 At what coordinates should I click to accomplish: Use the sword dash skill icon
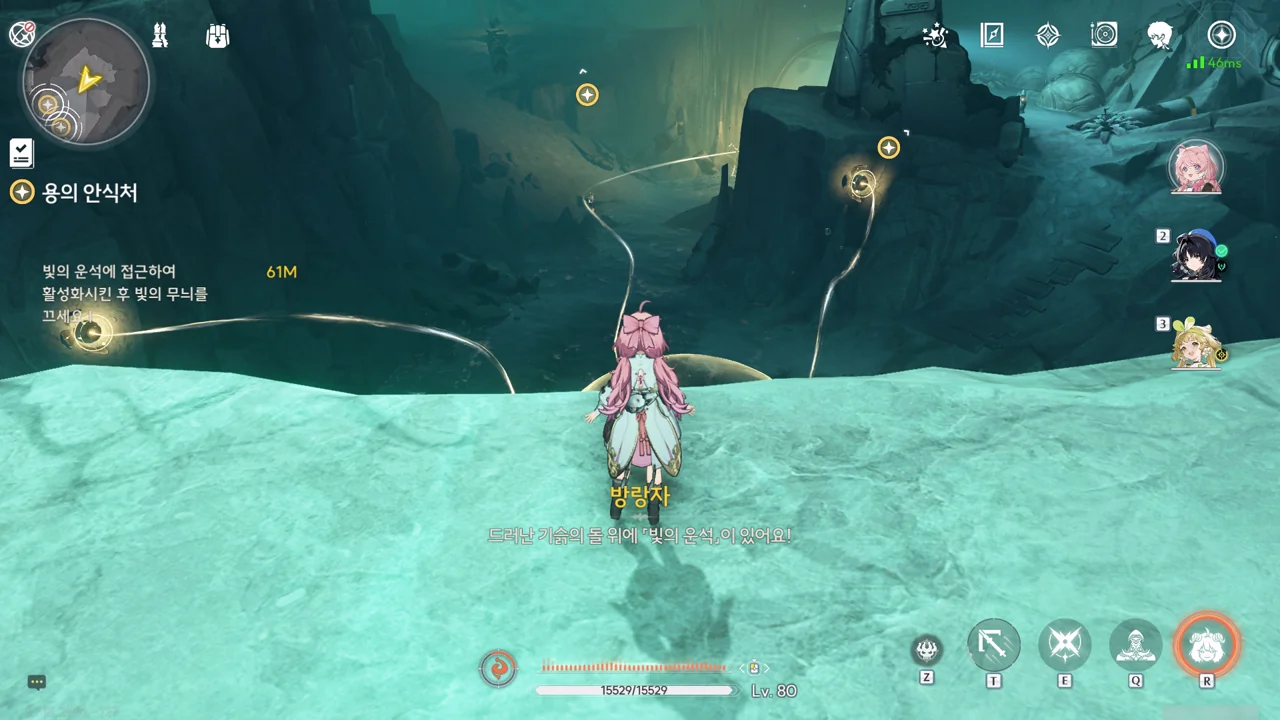click(x=994, y=645)
